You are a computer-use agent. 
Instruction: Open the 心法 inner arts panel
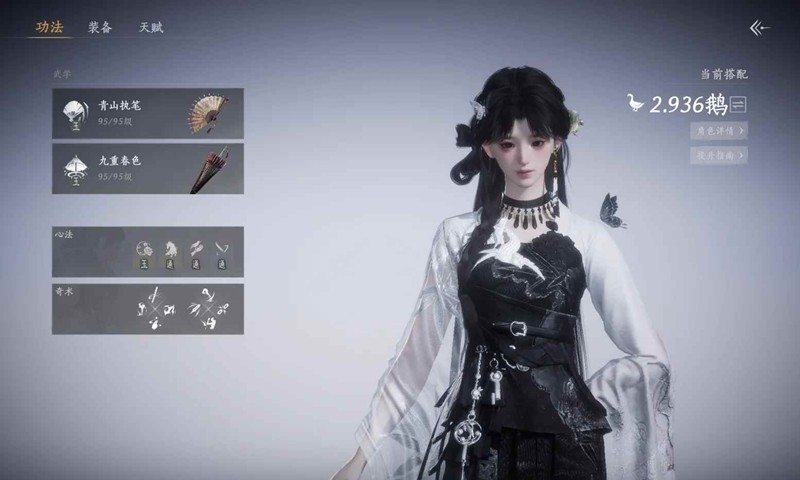[x=148, y=252]
